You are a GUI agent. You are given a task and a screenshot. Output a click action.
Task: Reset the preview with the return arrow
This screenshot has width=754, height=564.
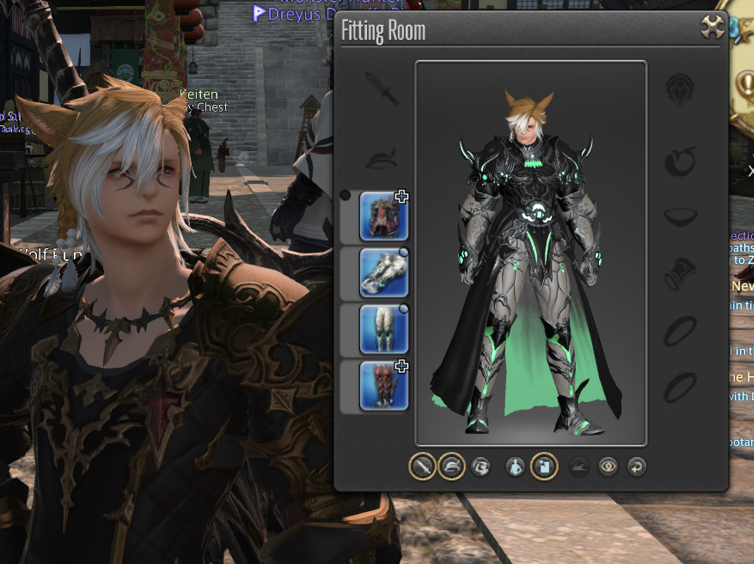tap(635, 466)
